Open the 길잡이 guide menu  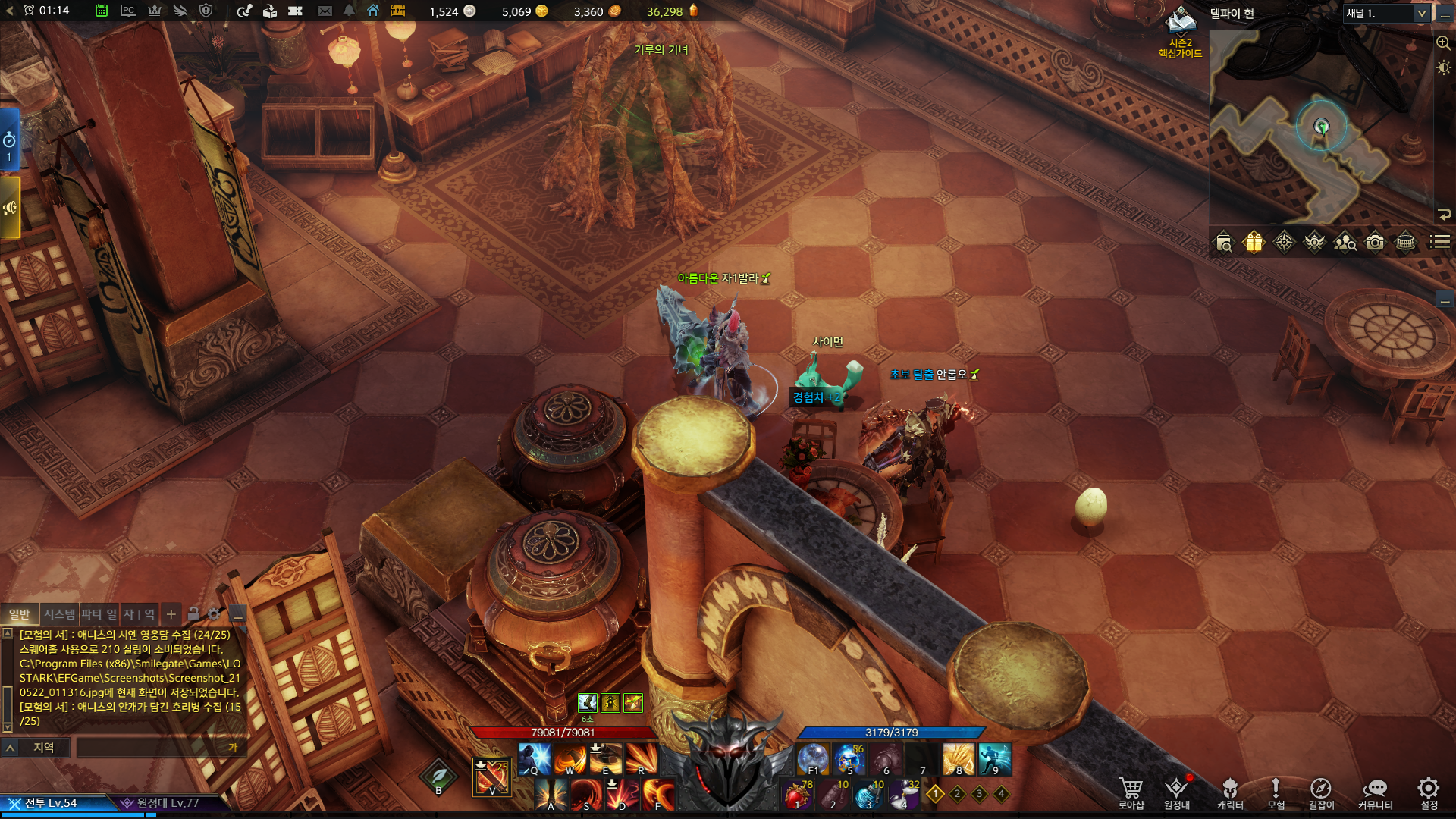[x=1320, y=792]
